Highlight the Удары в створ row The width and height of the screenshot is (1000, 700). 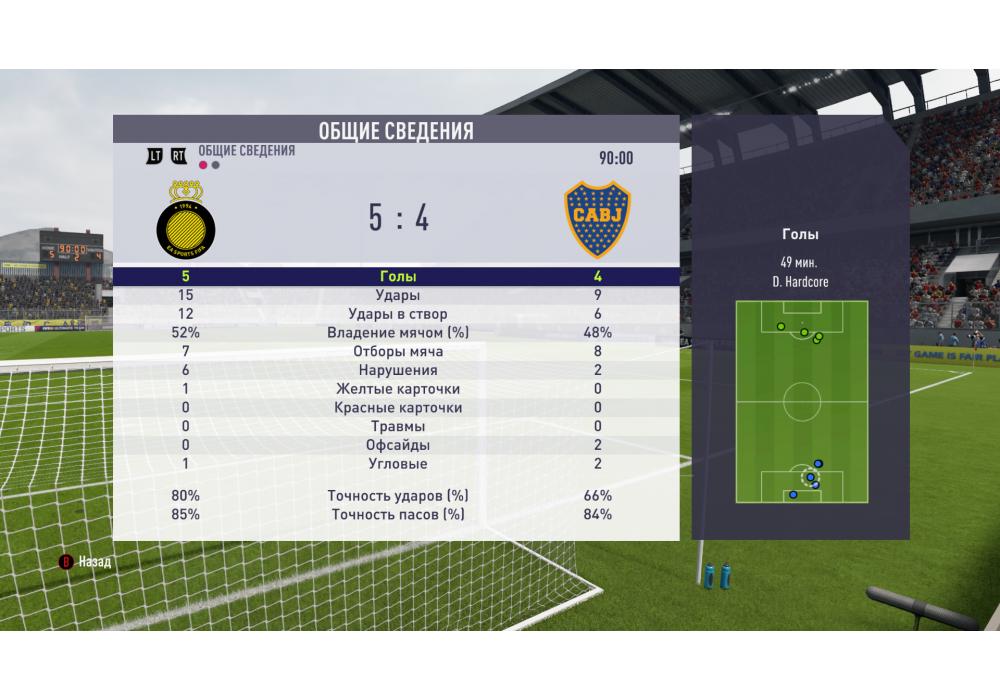(x=396, y=315)
